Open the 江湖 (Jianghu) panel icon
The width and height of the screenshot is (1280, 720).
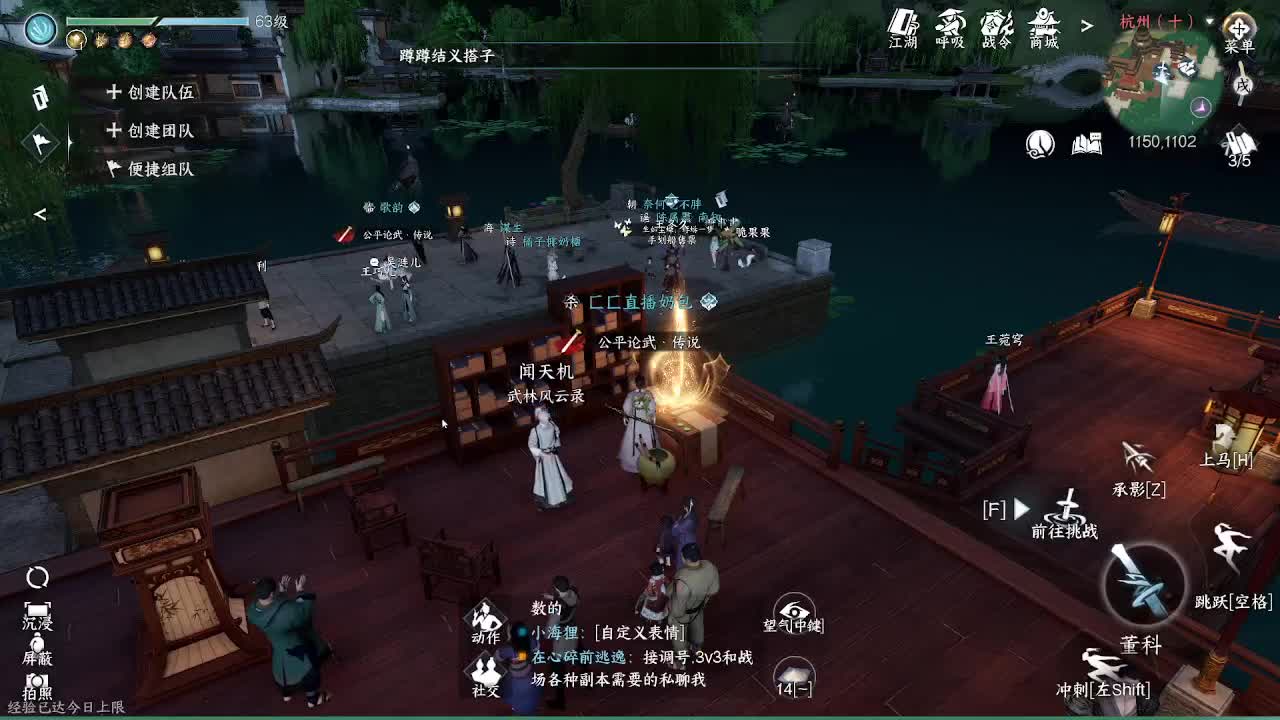point(903,20)
